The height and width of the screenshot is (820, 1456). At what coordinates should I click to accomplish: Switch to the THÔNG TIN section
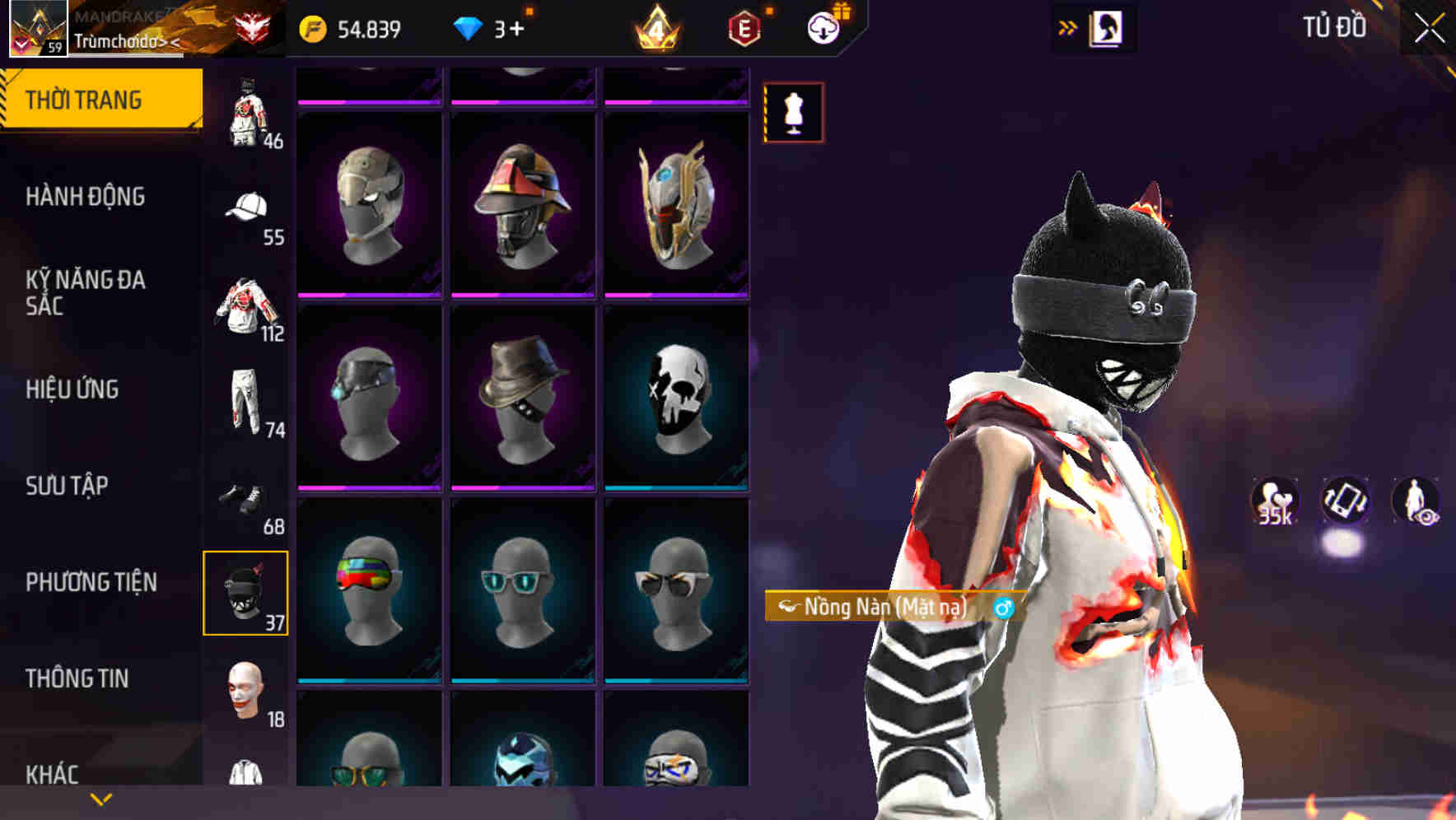coord(74,678)
